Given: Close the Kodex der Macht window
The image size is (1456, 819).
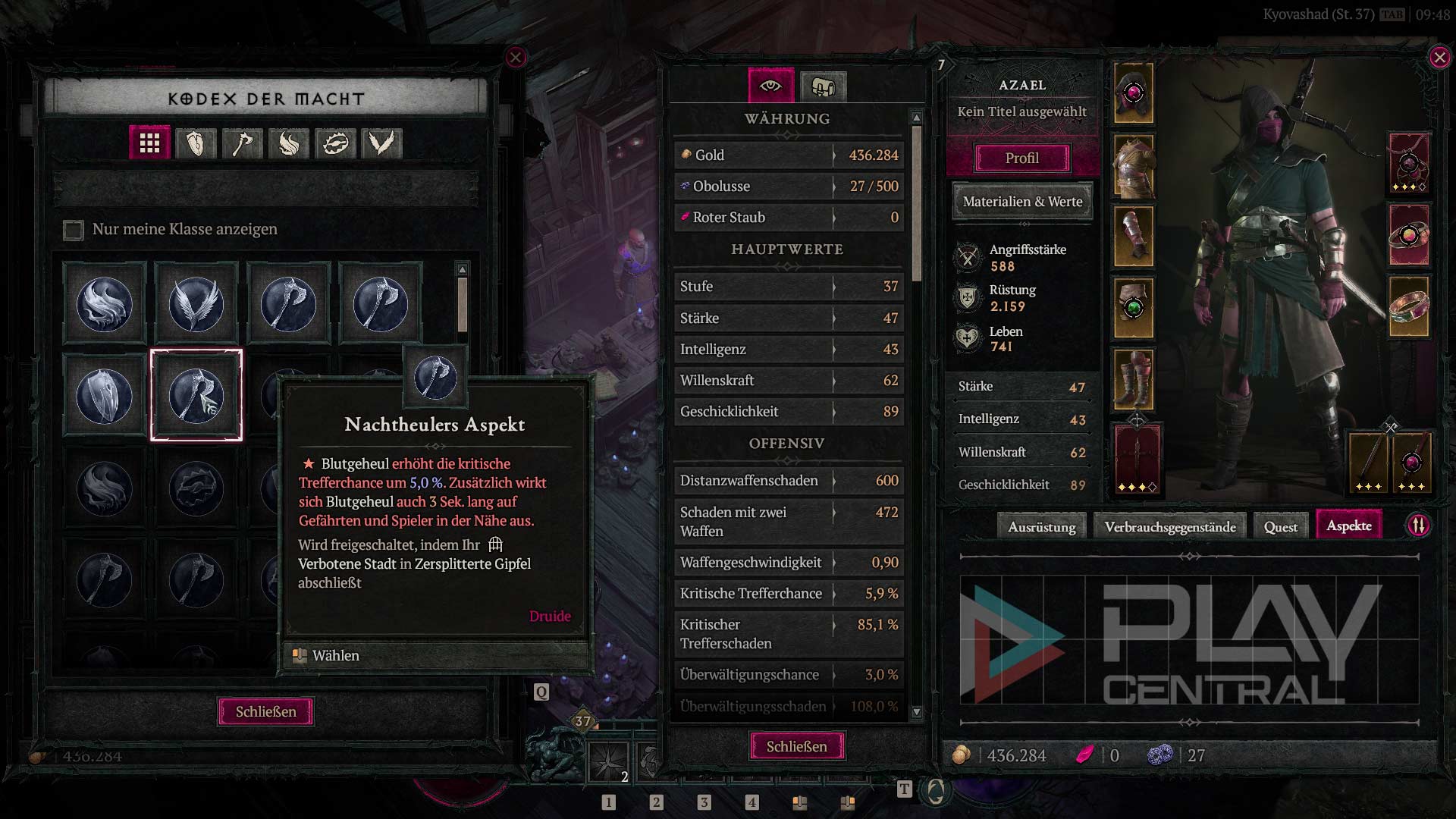Looking at the screenshot, I should (516, 57).
